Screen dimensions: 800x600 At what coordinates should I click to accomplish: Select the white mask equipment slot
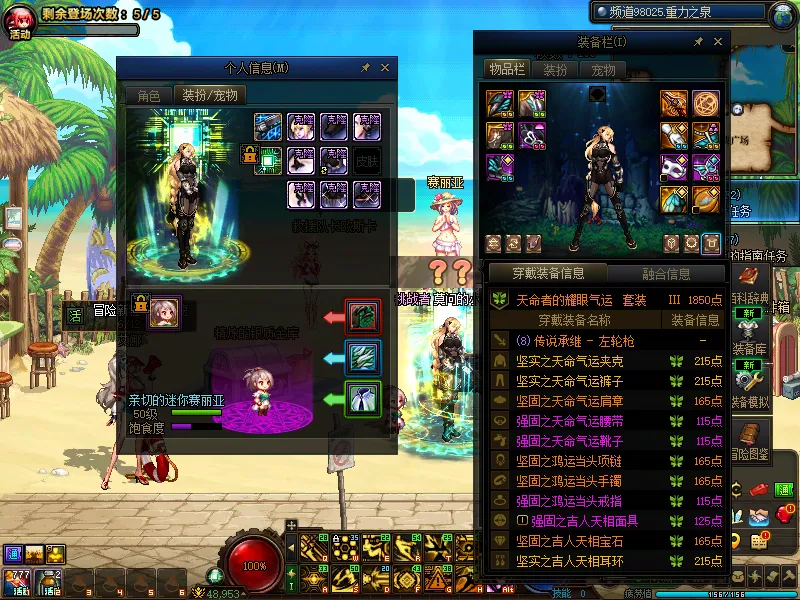672,166
